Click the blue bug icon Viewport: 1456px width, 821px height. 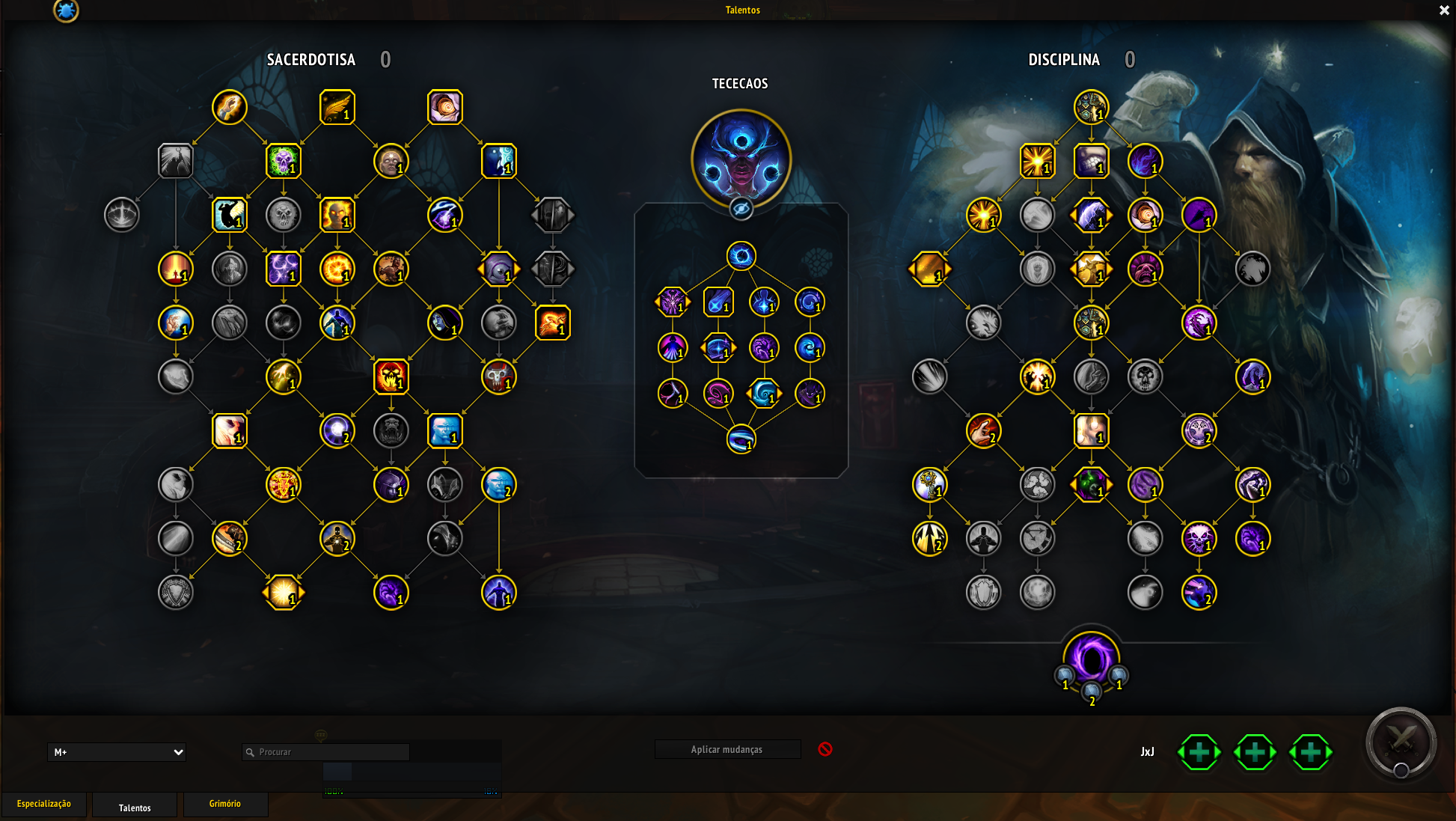pyautogui.click(x=66, y=10)
